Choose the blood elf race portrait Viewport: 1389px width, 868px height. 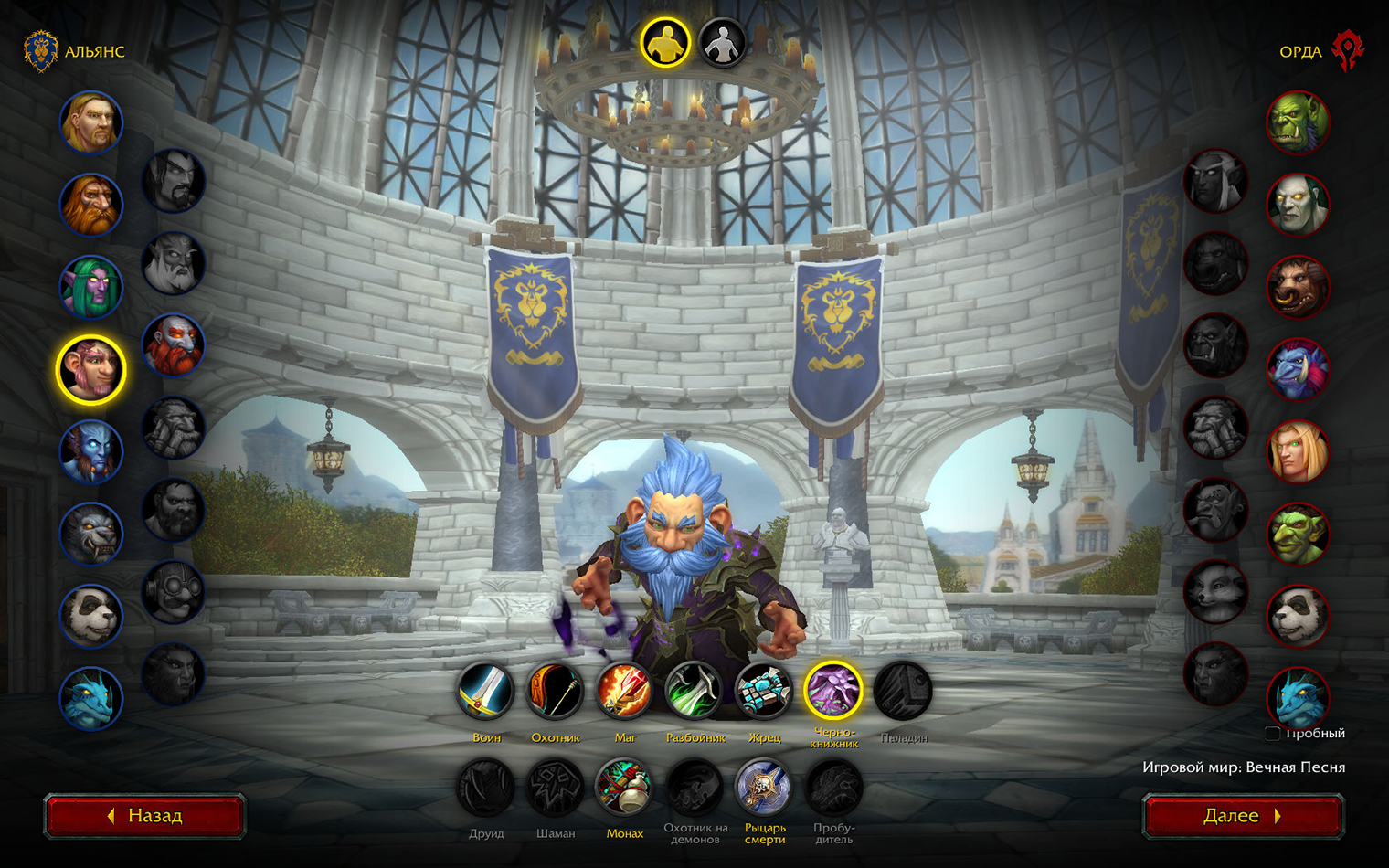tap(1298, 451)
